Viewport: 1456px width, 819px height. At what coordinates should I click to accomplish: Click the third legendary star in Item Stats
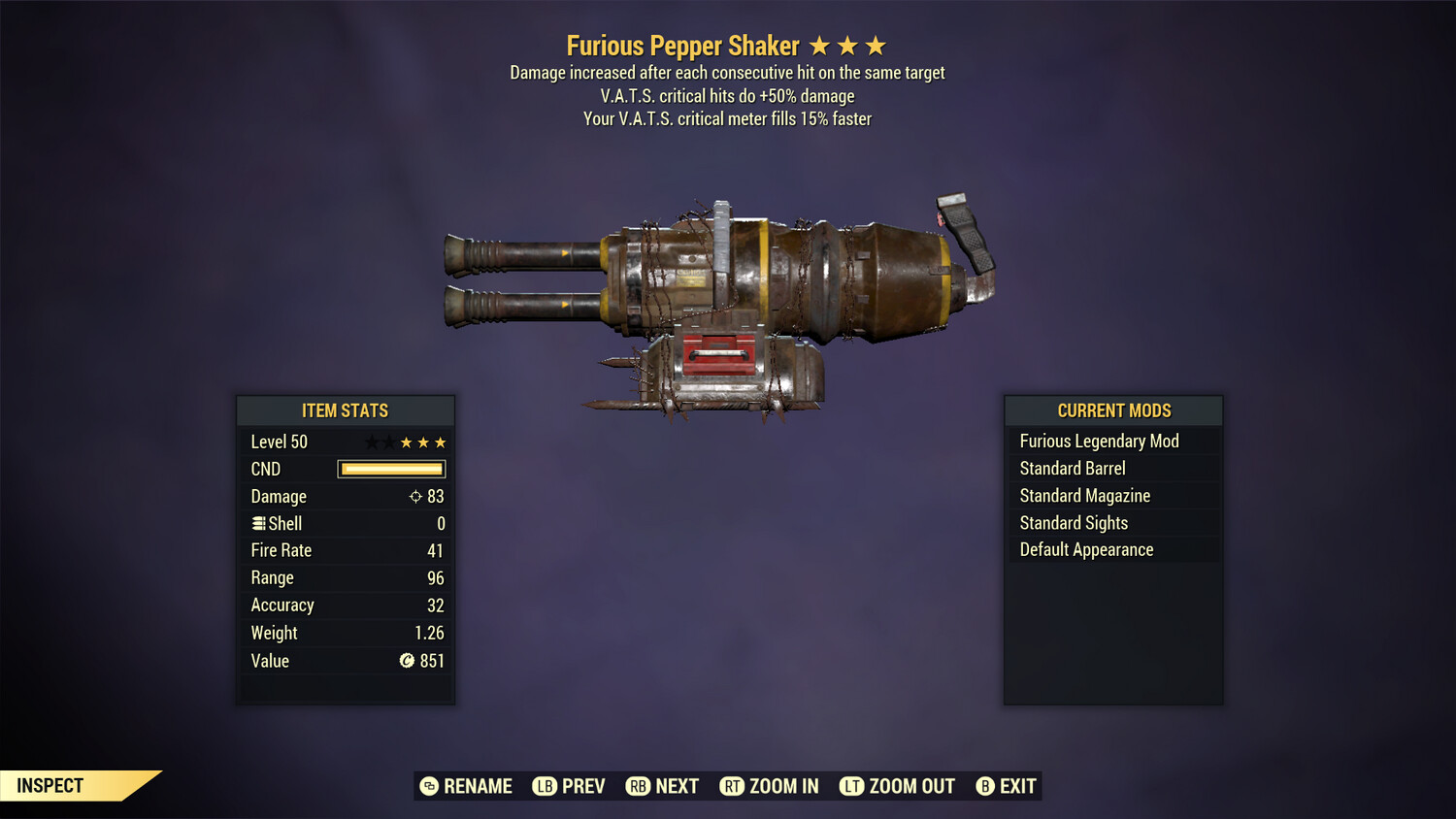[x=441, y=442]
